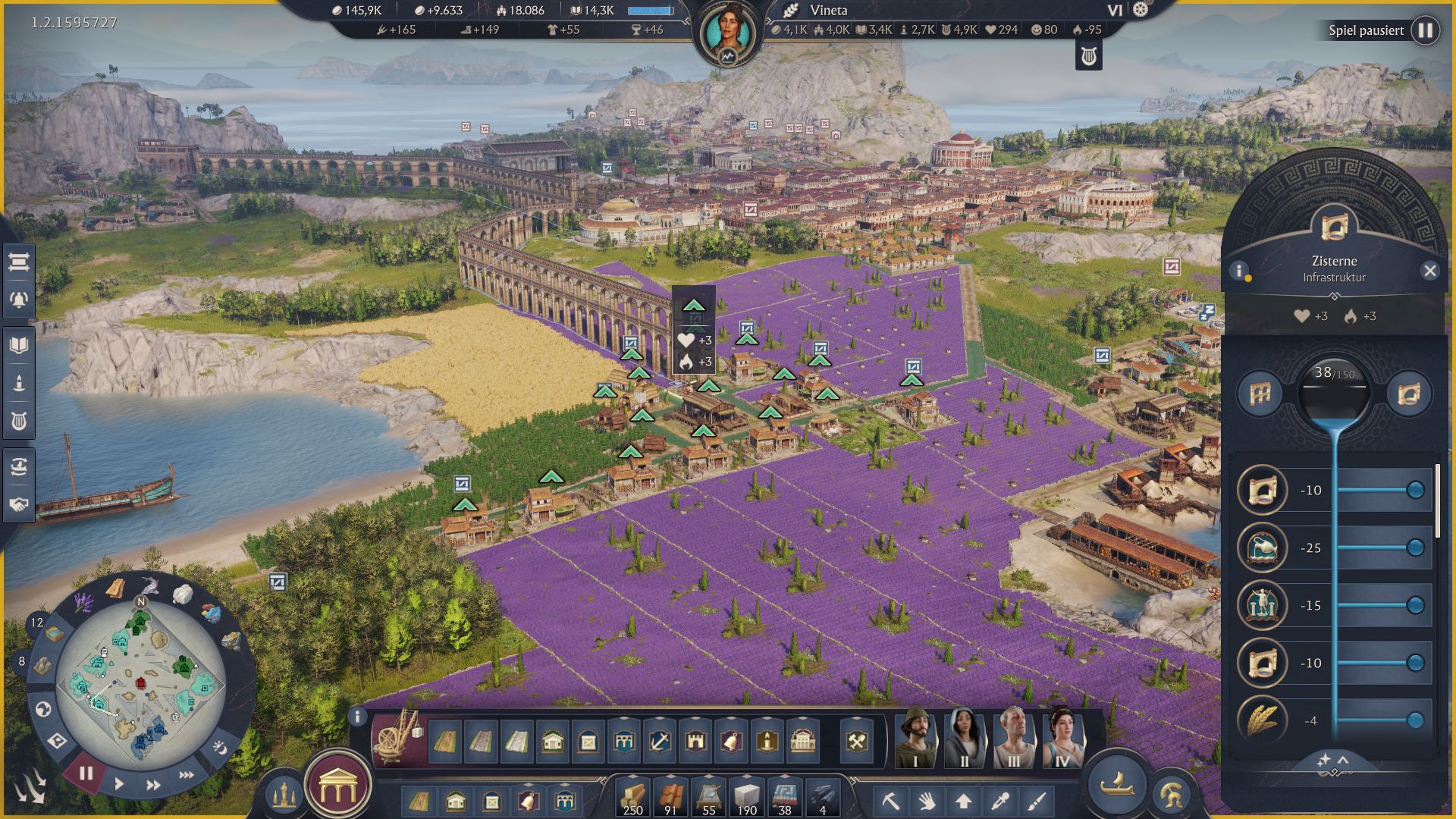Open the Zisterne info button
This screenshot has height=819, width=1456.
coord(1239,271)
